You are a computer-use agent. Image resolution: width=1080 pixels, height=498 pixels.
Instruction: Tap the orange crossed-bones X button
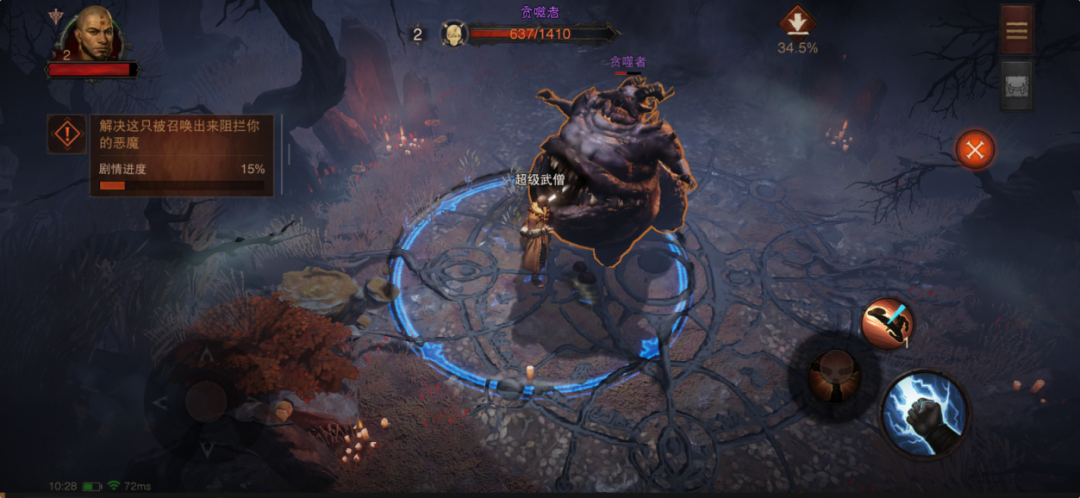click(975, 150)
